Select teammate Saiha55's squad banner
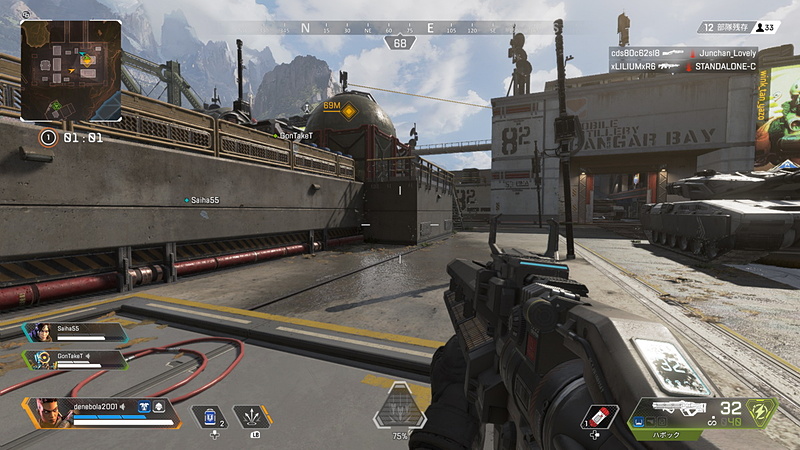This screenshot has width=800, height=450. 75,332
